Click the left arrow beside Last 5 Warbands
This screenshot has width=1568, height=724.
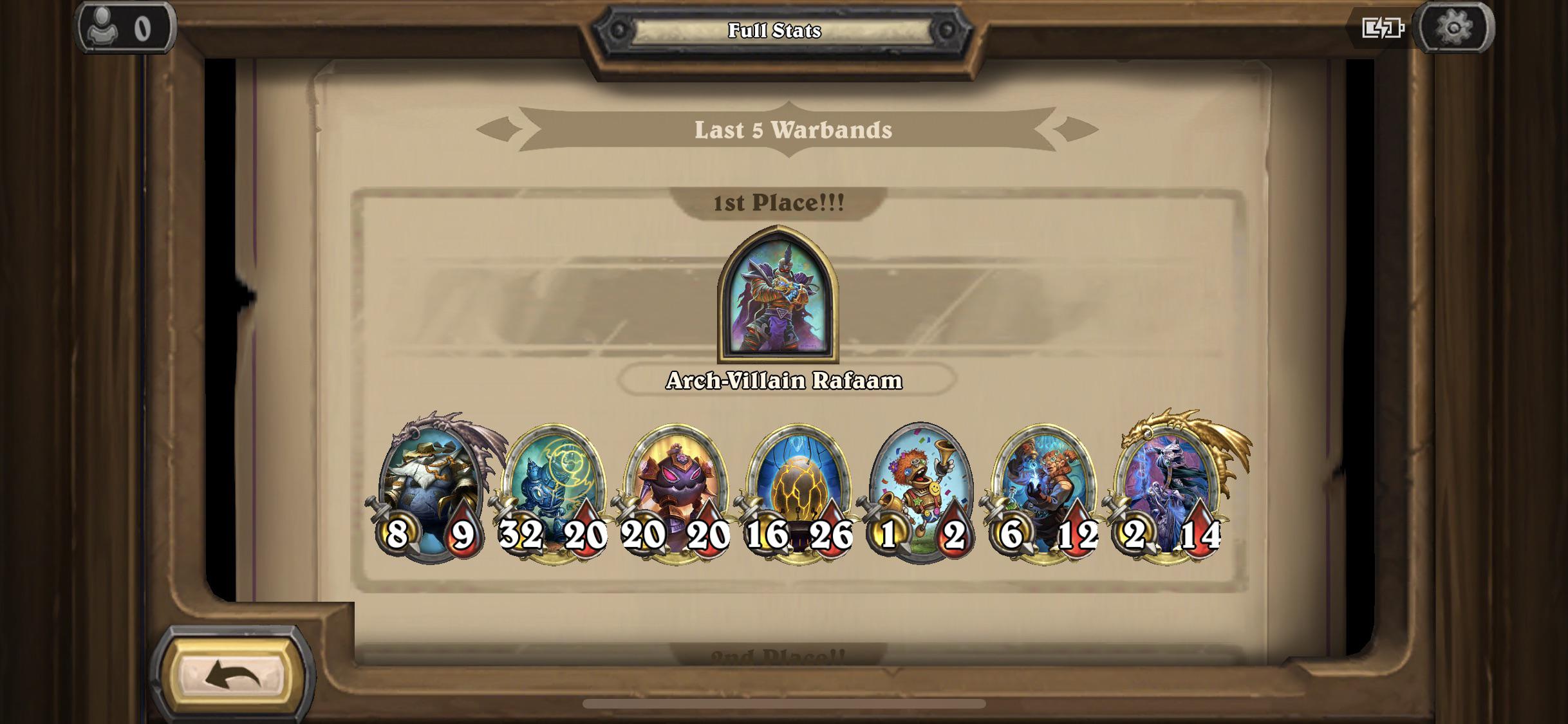[x=498, y=128]
